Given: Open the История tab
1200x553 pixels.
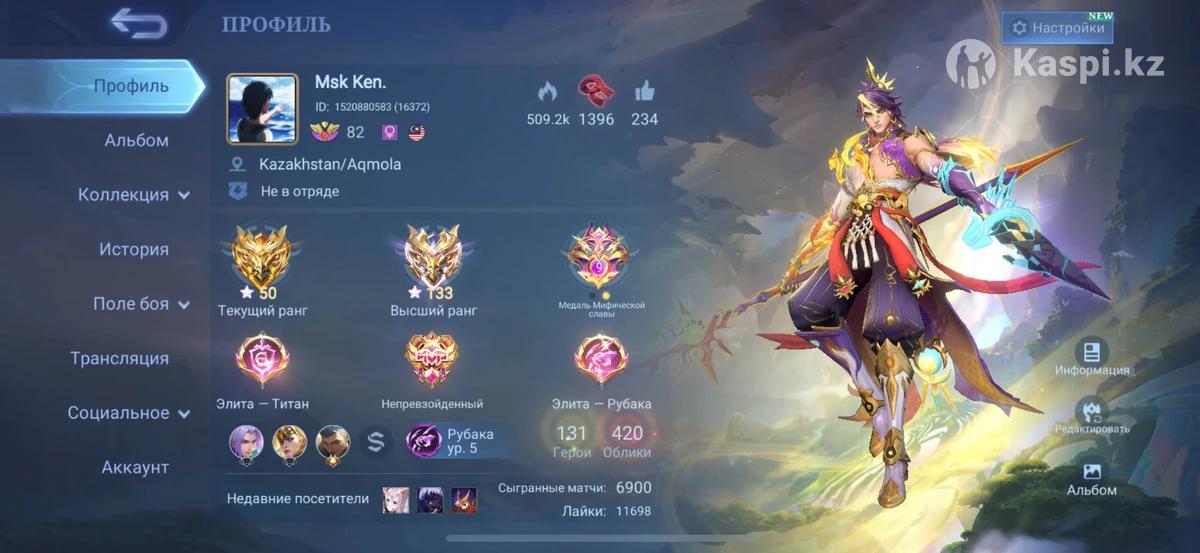Looking at the screenshot, I should 134,249.
